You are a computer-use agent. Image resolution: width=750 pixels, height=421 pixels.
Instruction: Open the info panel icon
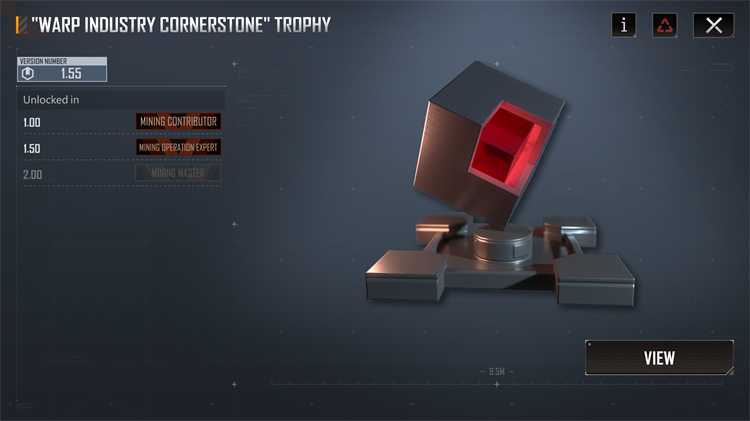624,26
